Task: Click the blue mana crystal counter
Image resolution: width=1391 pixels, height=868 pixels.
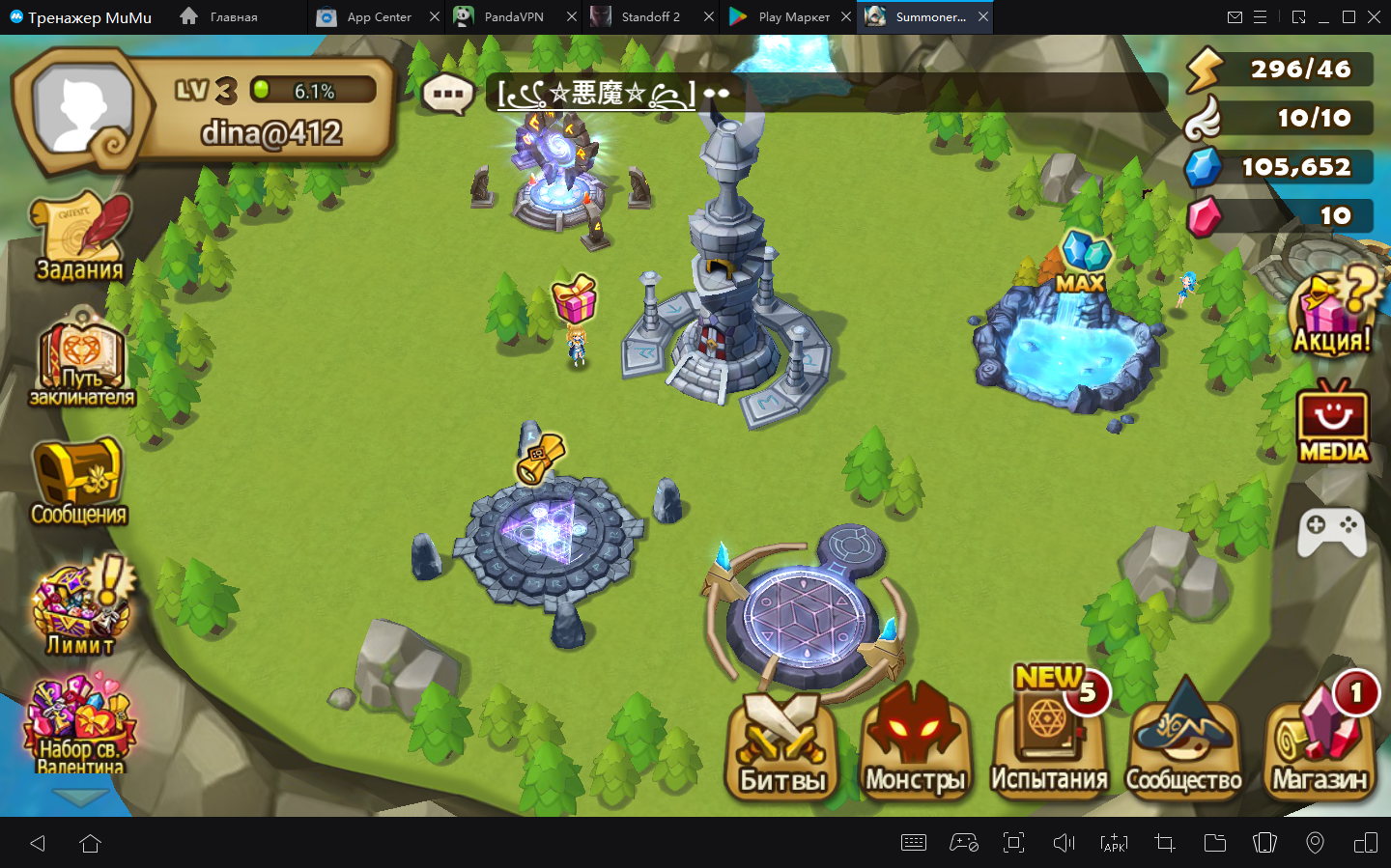Action: [1279, 167]
